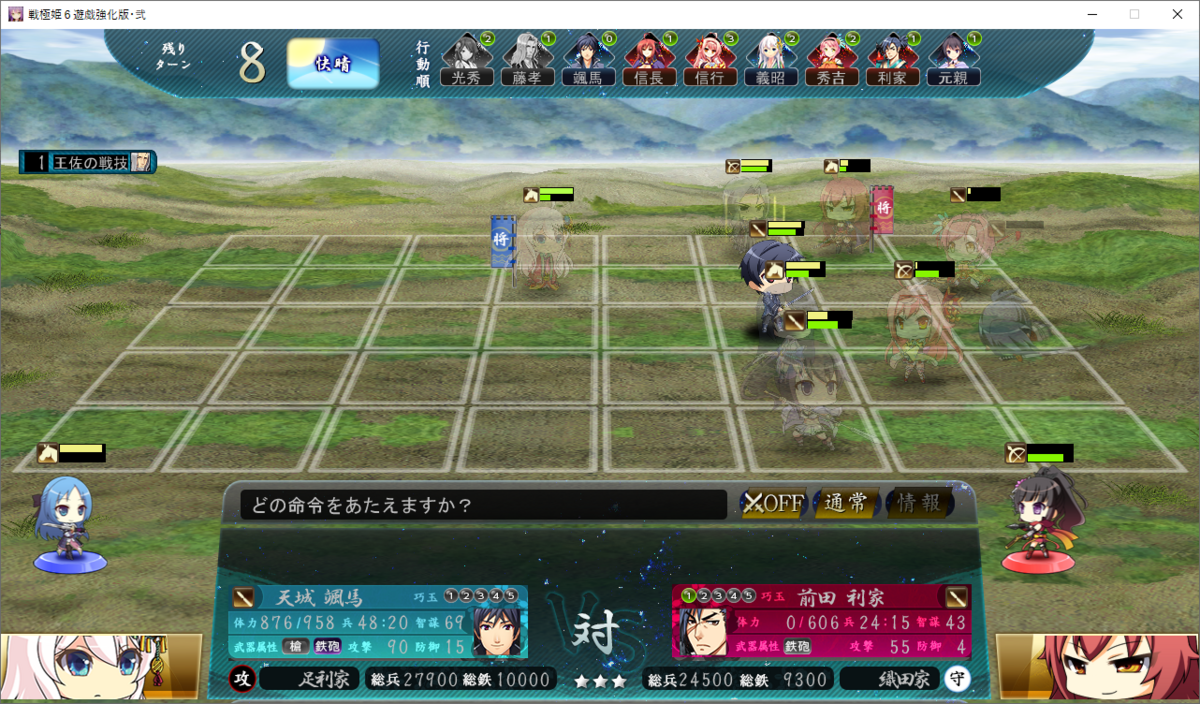Image resolution: width=1200 pixels, height=704 pixels.
Task: Click the 快晴 weather indicator
Action: tap(333, 64)
